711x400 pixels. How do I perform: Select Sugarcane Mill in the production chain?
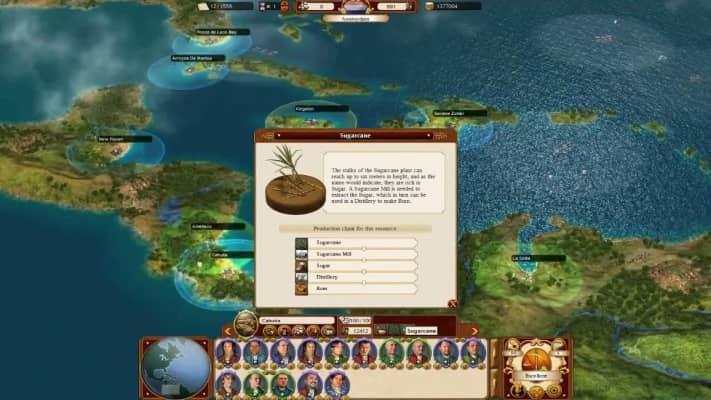pos(355,254)
